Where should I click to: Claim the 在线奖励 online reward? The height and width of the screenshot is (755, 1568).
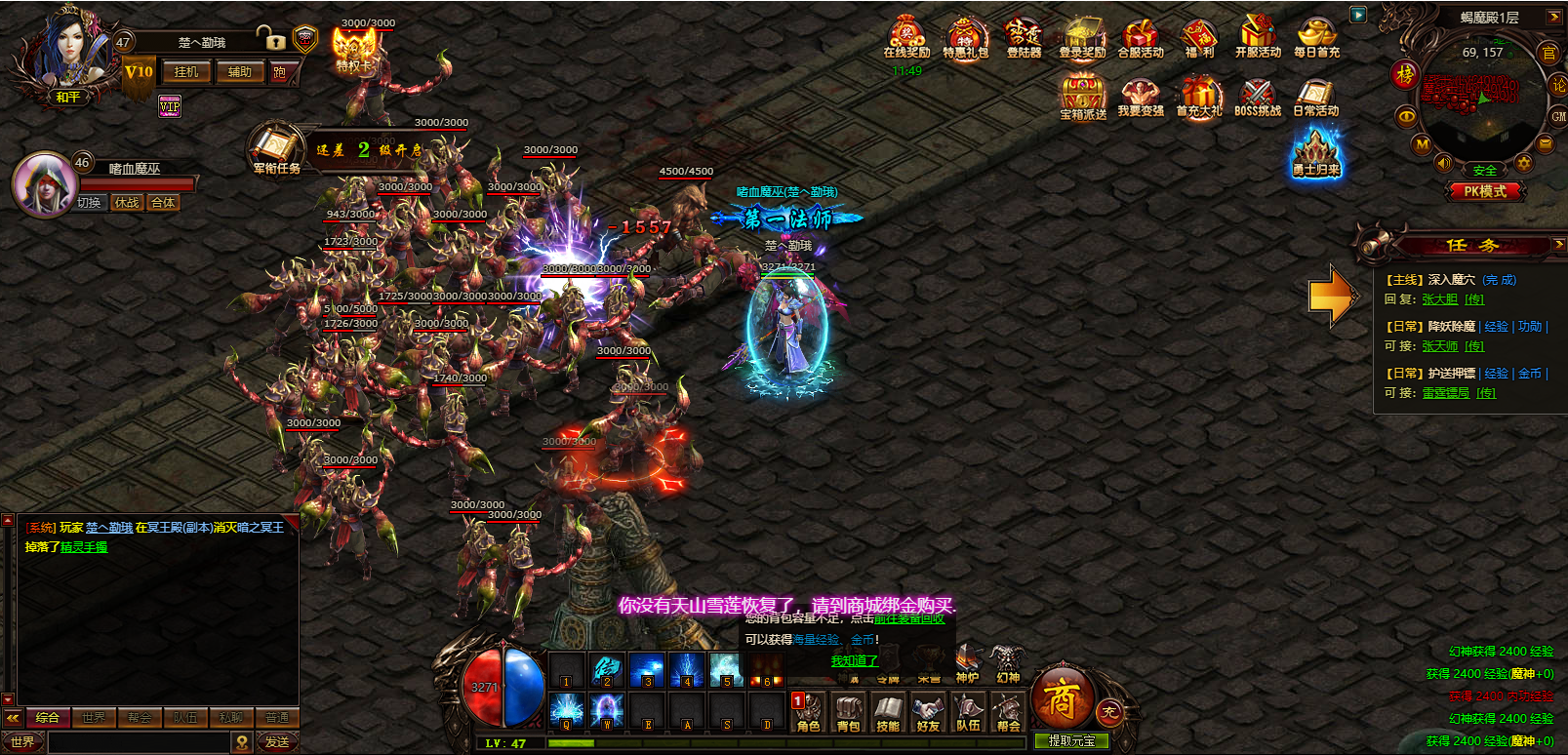coord(906,39)
